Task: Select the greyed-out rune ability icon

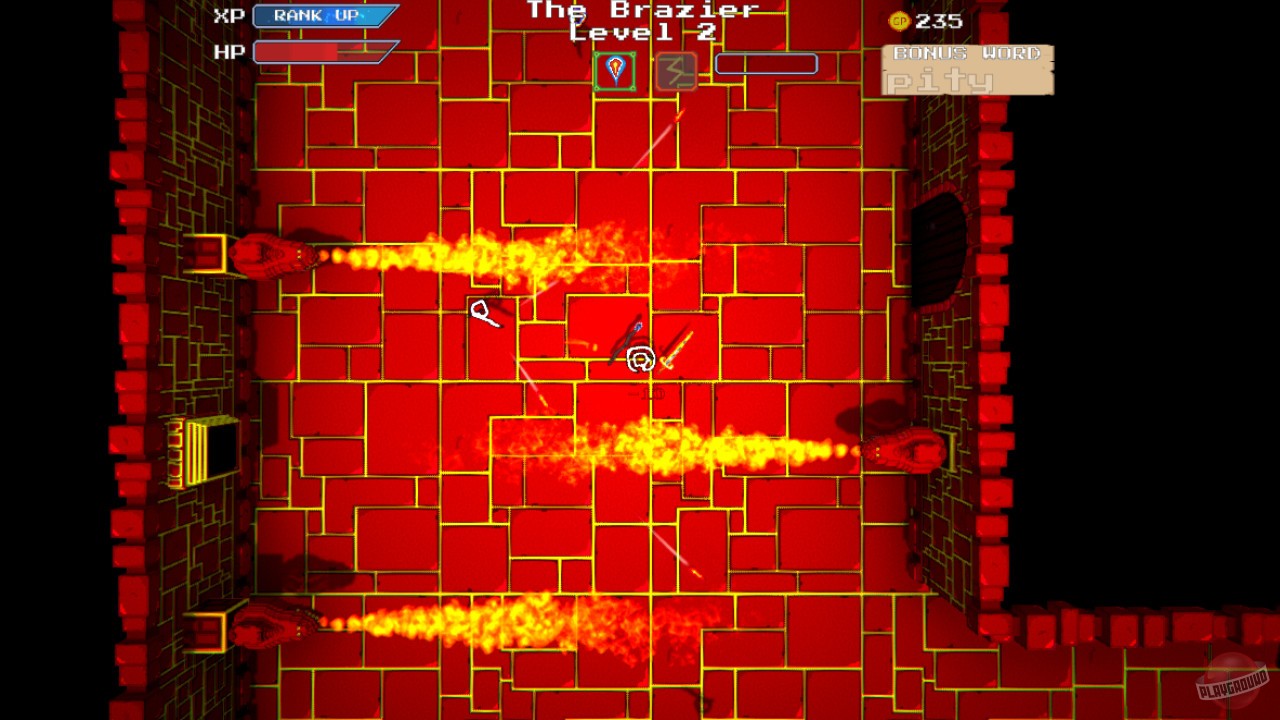Action: click(x=674, y=70)
